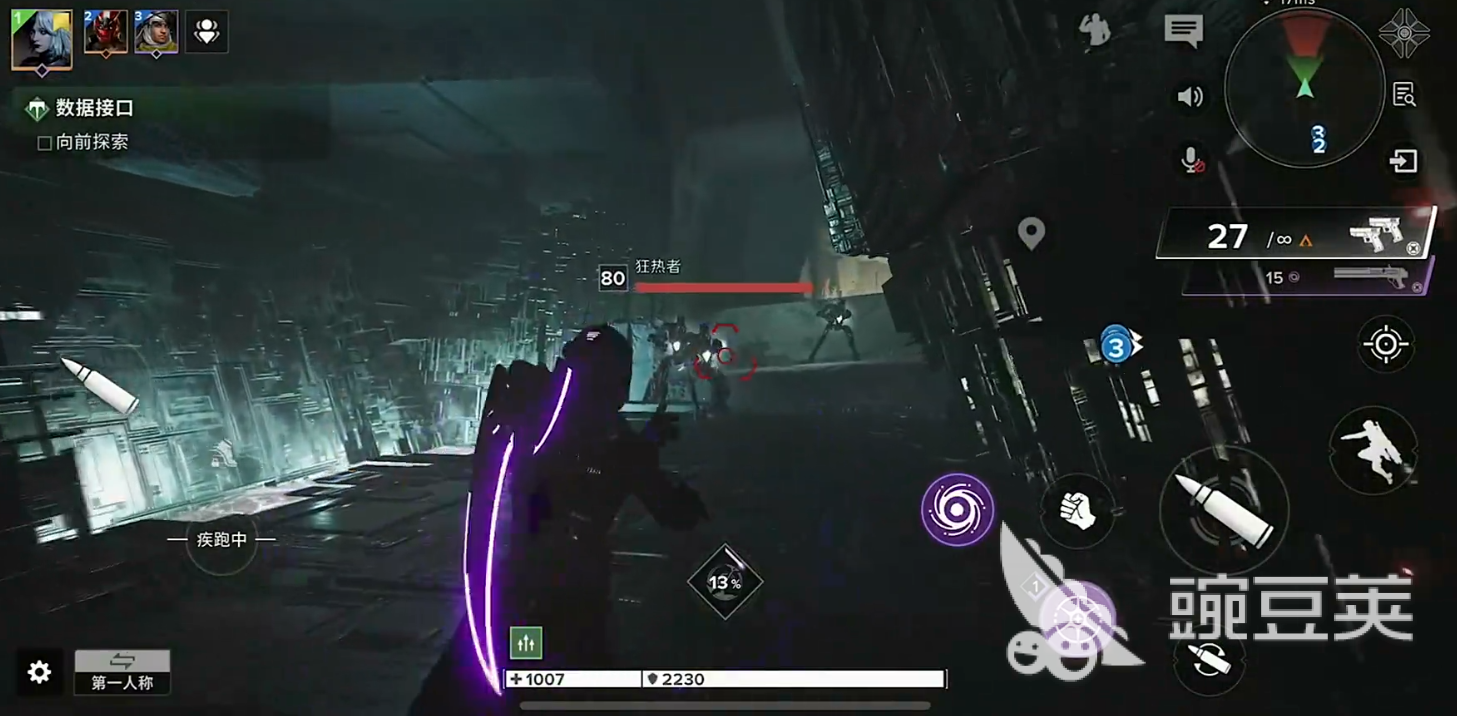Select the first squad member portrait
Viewport: 1457px width, 716px height.
42,39
